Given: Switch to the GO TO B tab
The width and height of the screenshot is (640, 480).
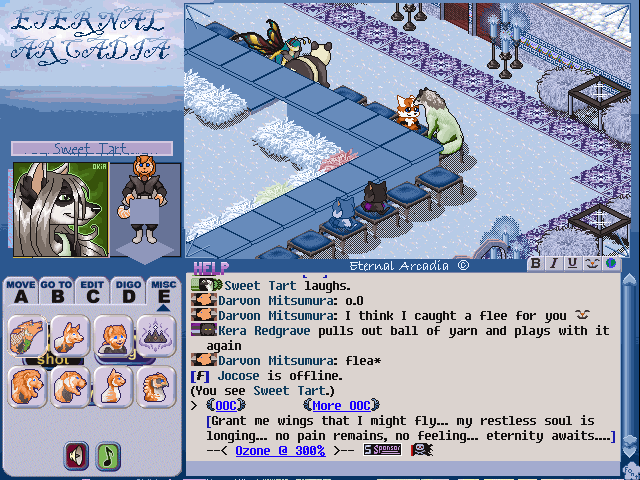Looking at the screenshot, I should [x=56, y=290].
